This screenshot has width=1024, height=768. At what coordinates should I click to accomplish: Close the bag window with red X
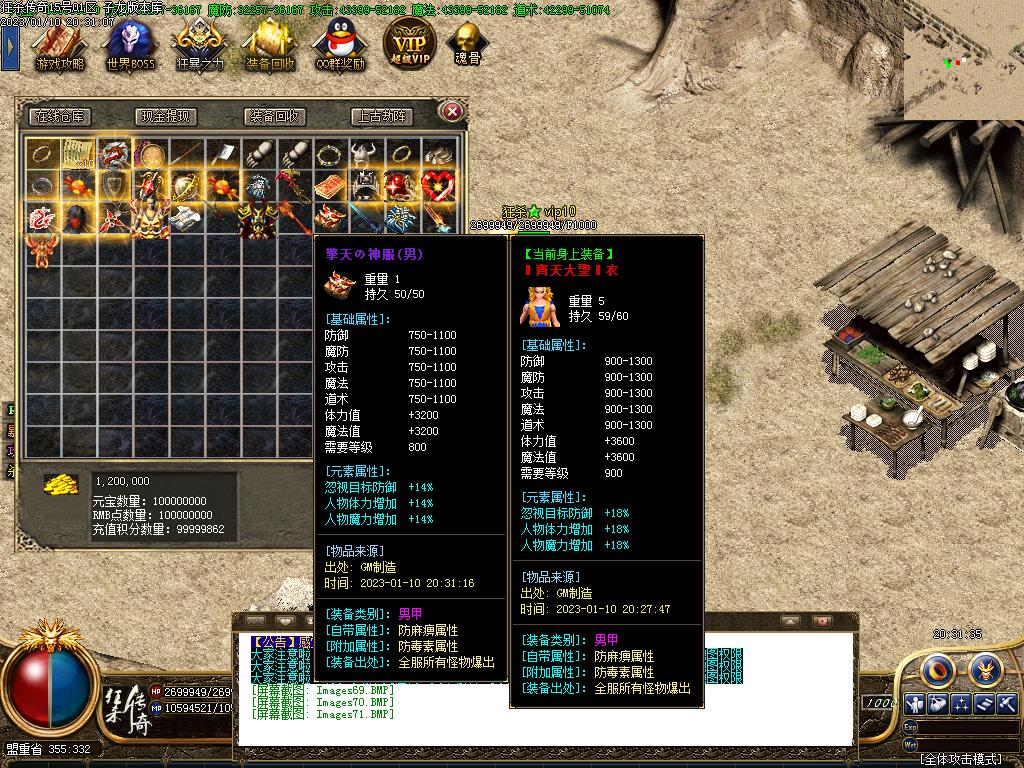point(452,111)
